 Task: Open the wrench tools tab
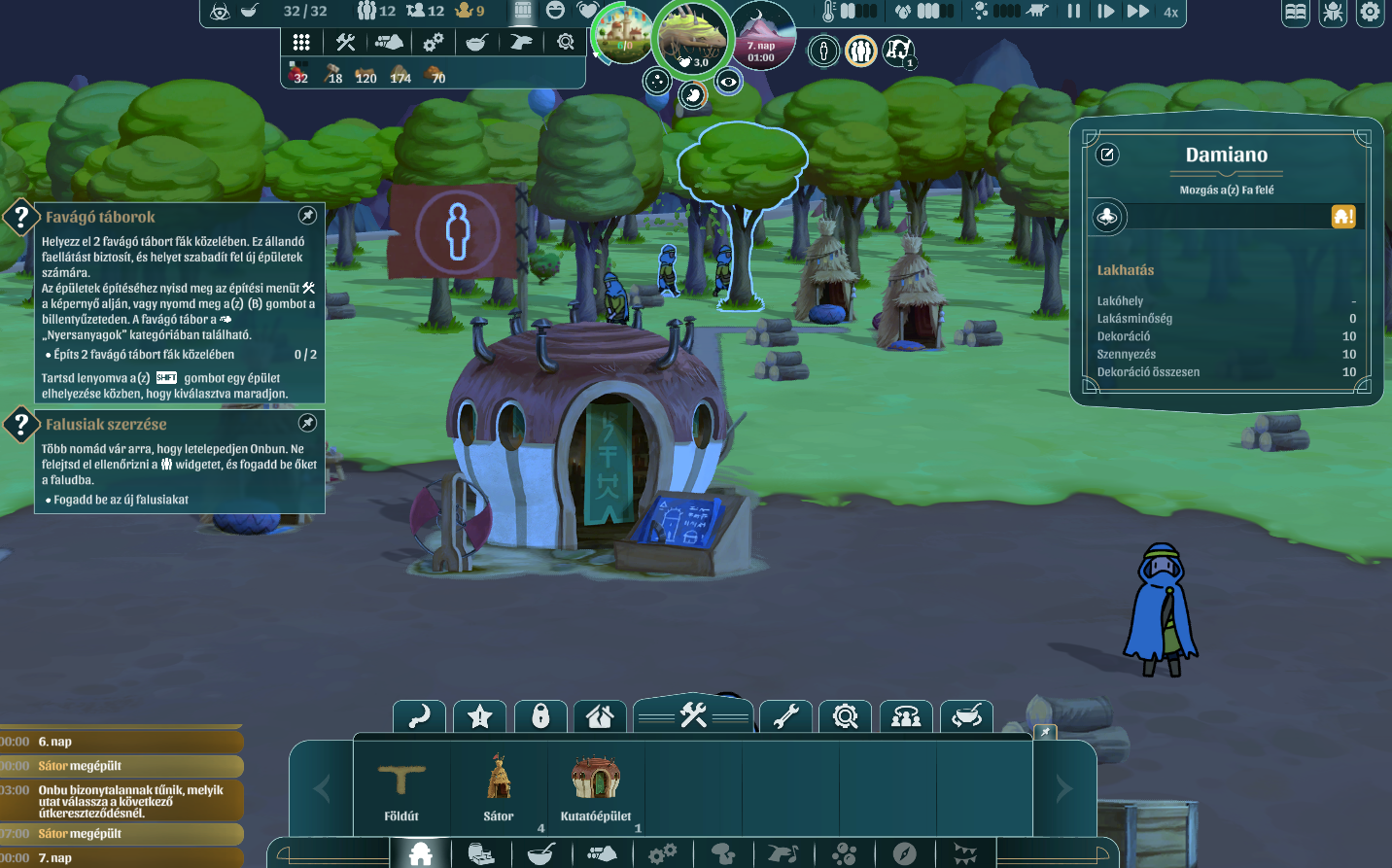pyautogui.click(x=785, y=717)
